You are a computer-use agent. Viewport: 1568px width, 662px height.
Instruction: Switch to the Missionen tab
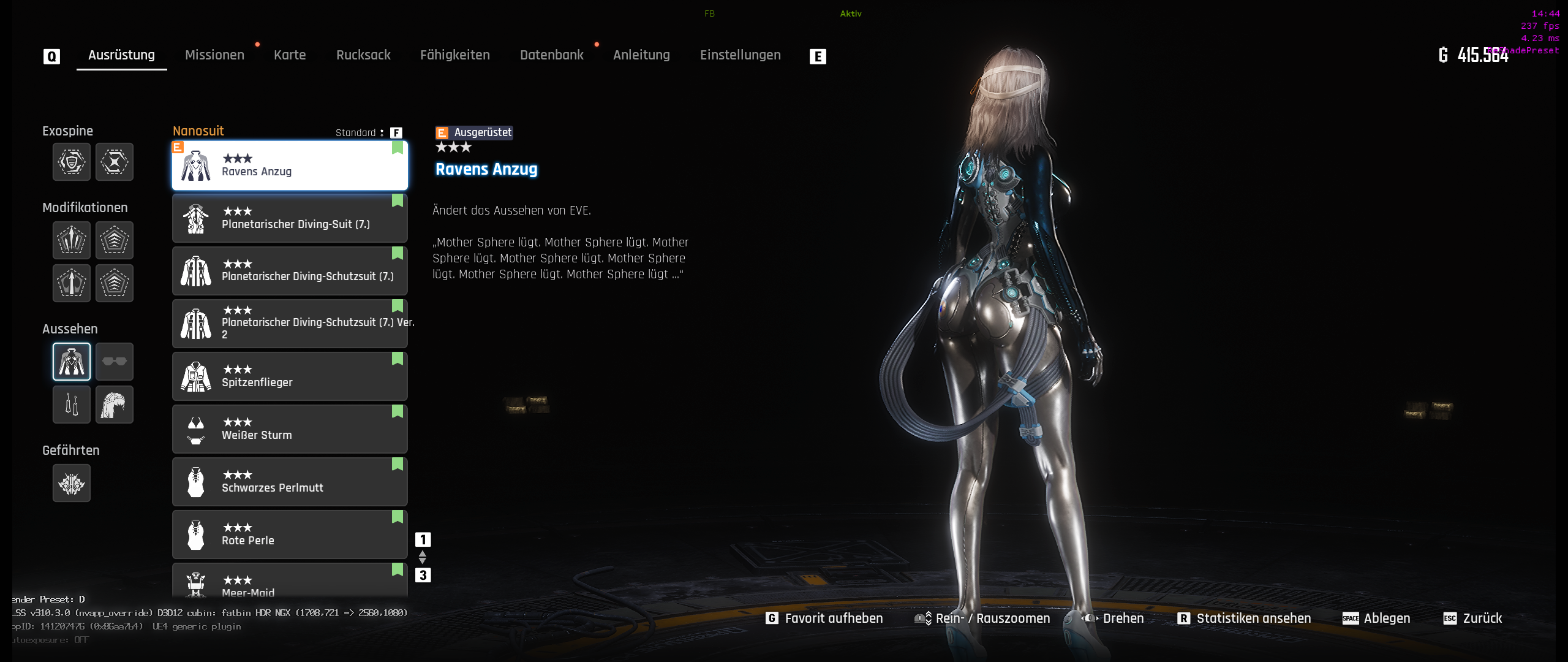coord(214,55)
